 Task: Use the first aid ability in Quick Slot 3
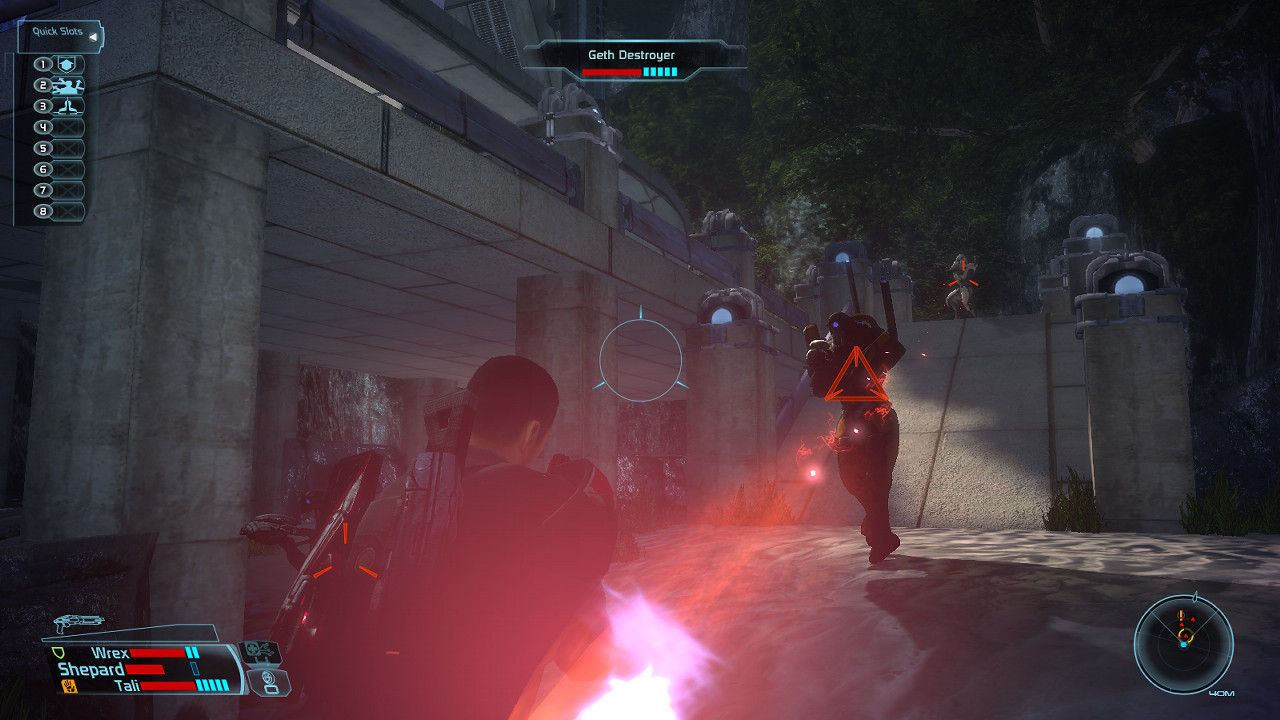pos(68,106)
